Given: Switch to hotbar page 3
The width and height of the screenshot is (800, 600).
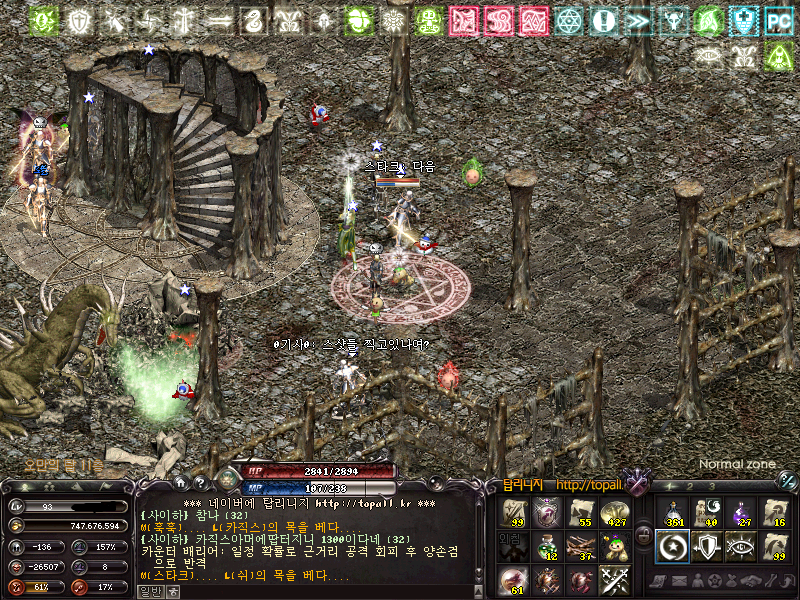Looking at the screenshot, I should pyautogui.click(x=711, y=486).
